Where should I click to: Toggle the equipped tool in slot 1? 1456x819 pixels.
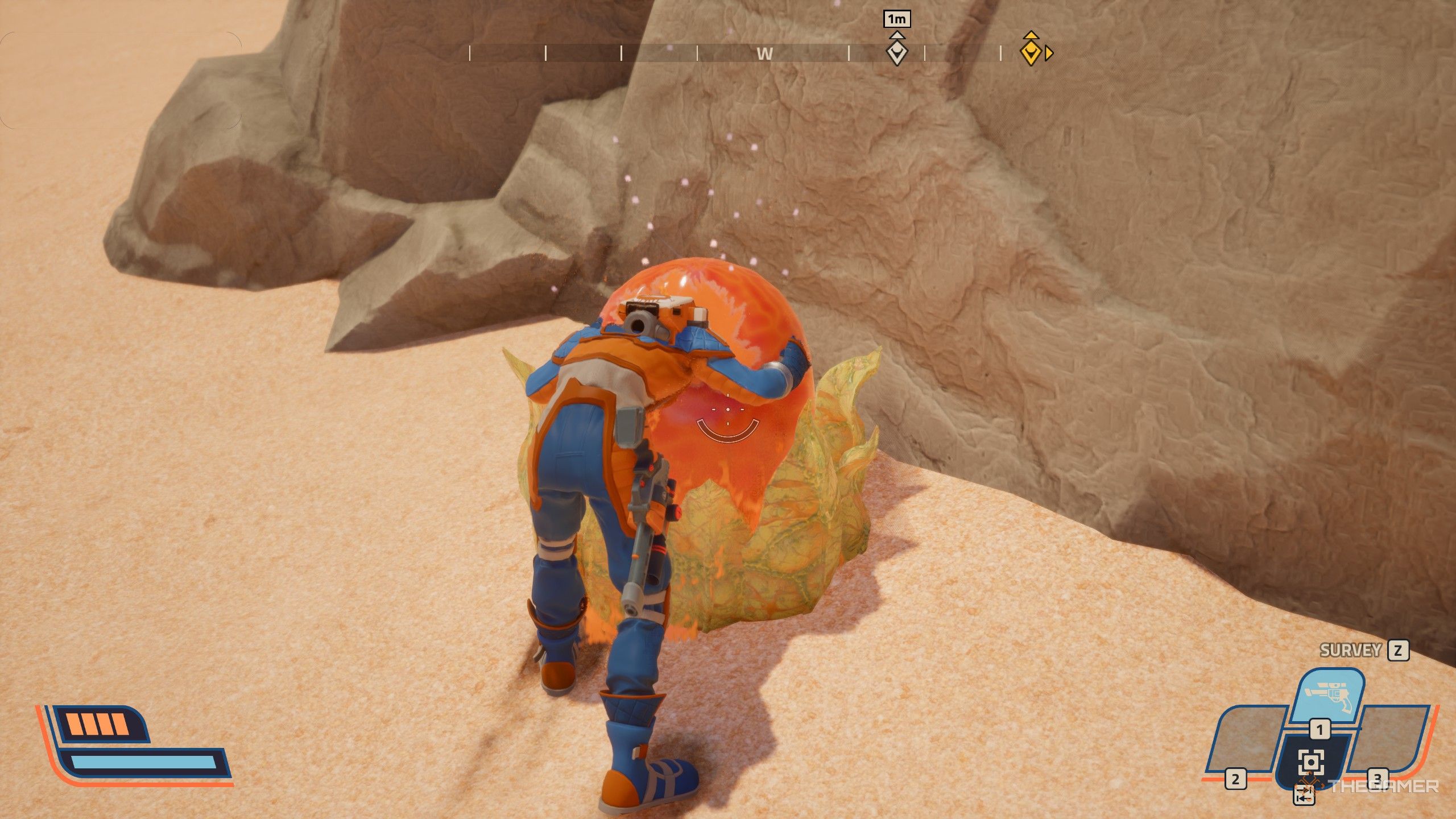tap(1320, 730)
